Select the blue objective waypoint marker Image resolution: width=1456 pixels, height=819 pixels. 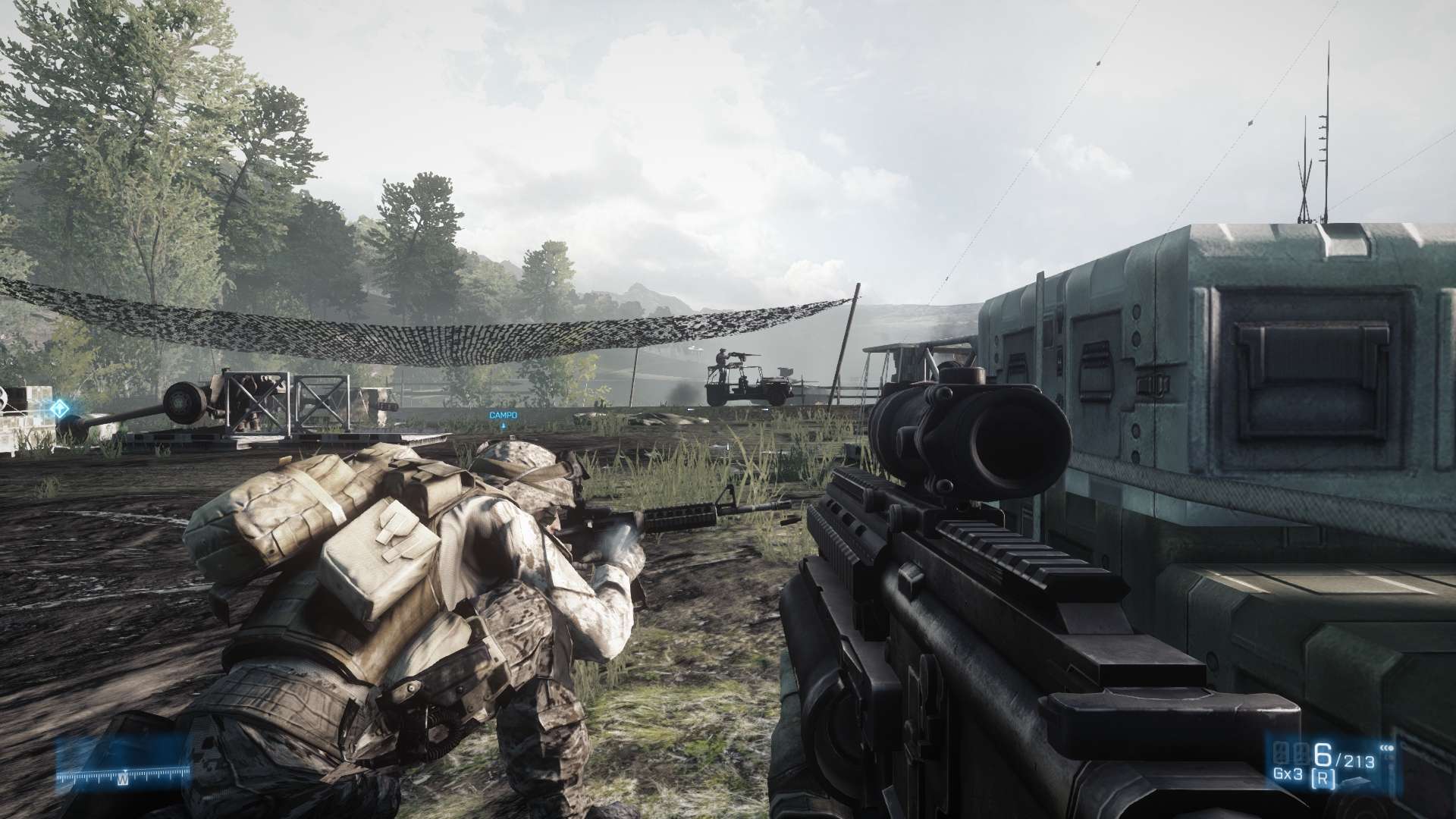59,409
